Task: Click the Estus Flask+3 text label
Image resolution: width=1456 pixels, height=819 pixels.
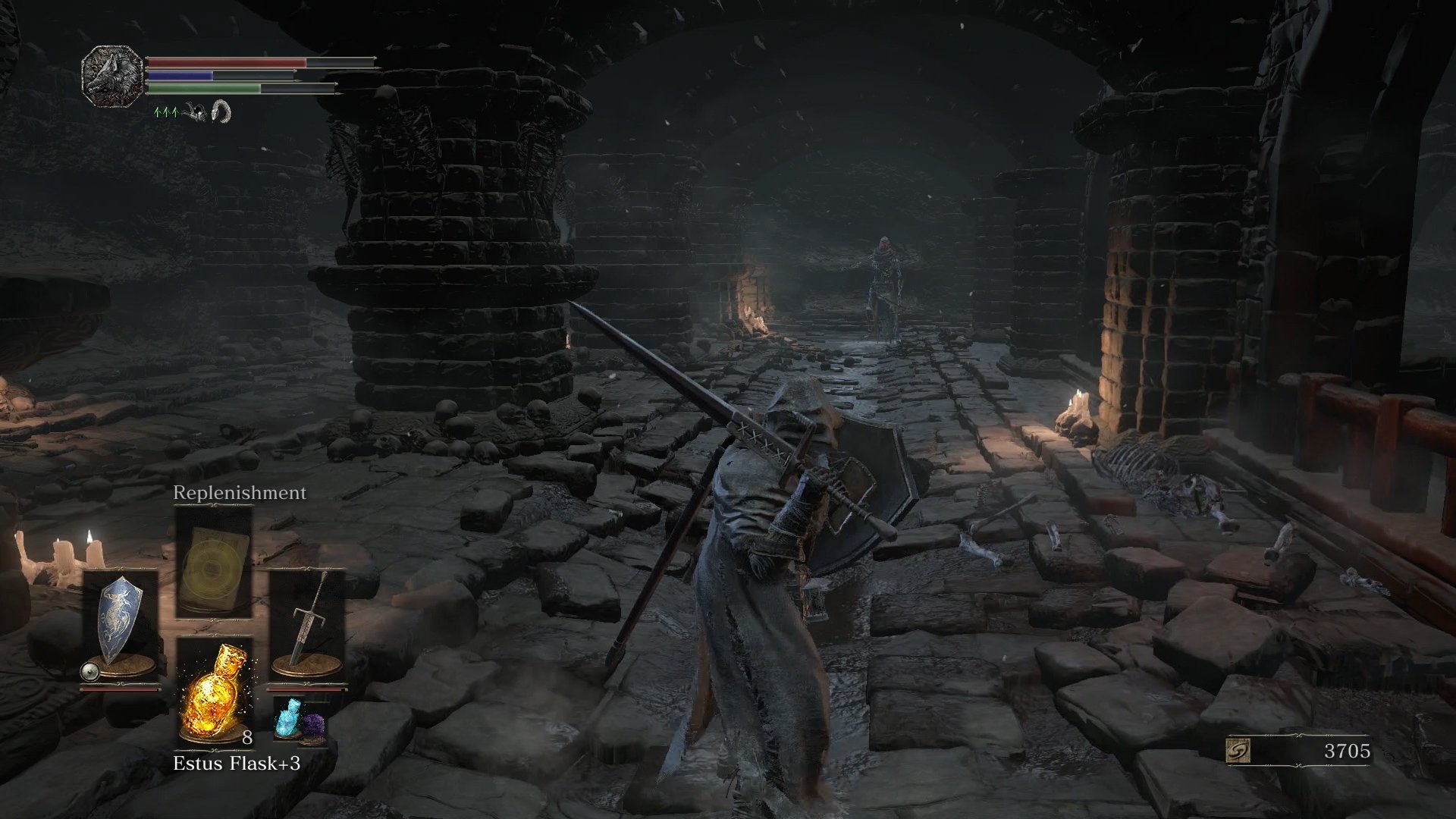Action: click(x=238, y=763)
